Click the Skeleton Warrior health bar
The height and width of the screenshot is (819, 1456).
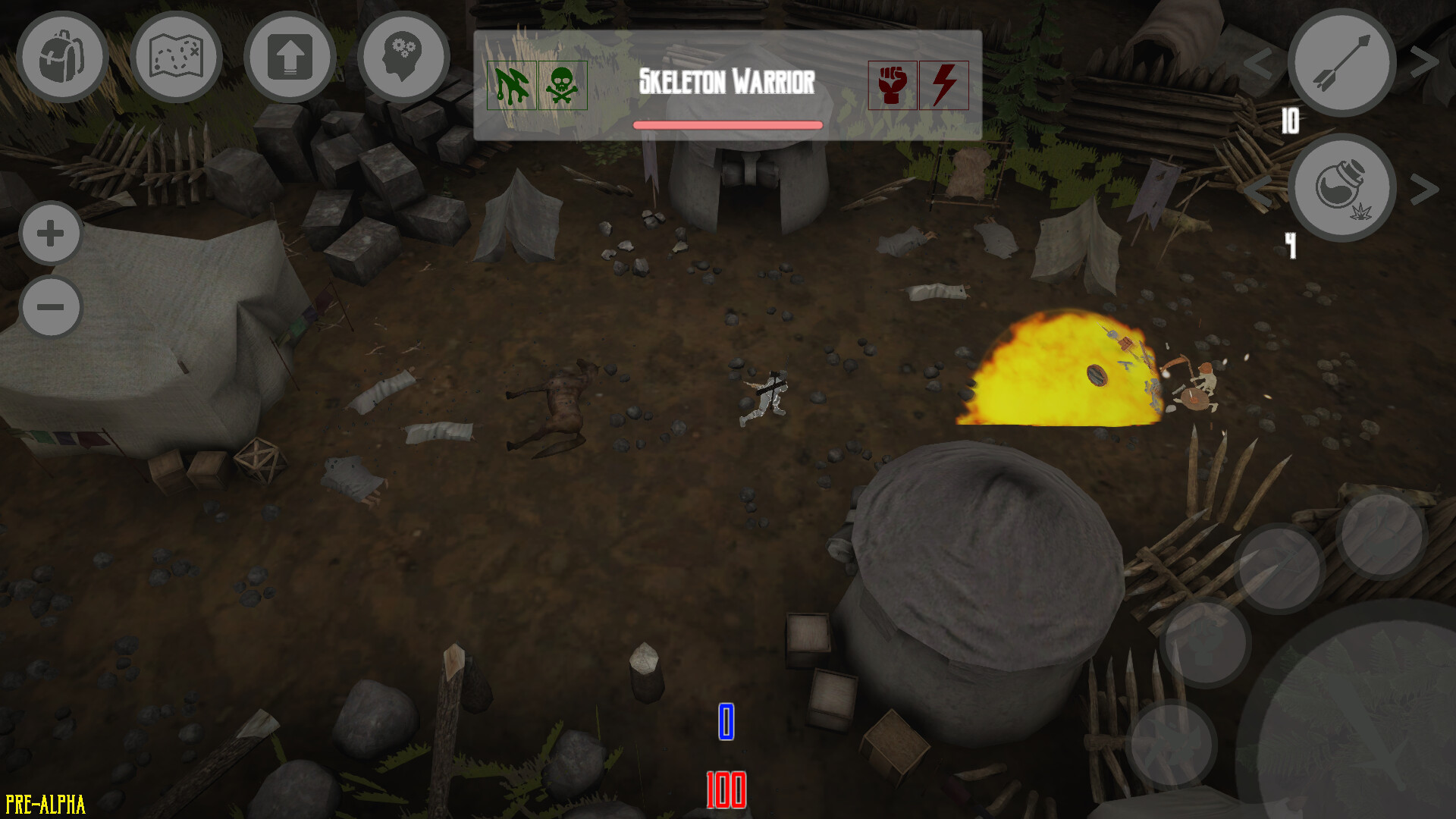[x=728, y=124]
